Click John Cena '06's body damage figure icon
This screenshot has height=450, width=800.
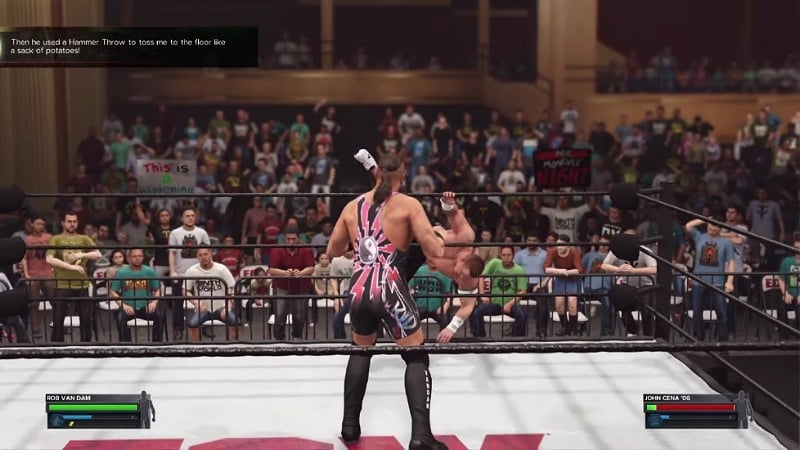click(742, 409)
